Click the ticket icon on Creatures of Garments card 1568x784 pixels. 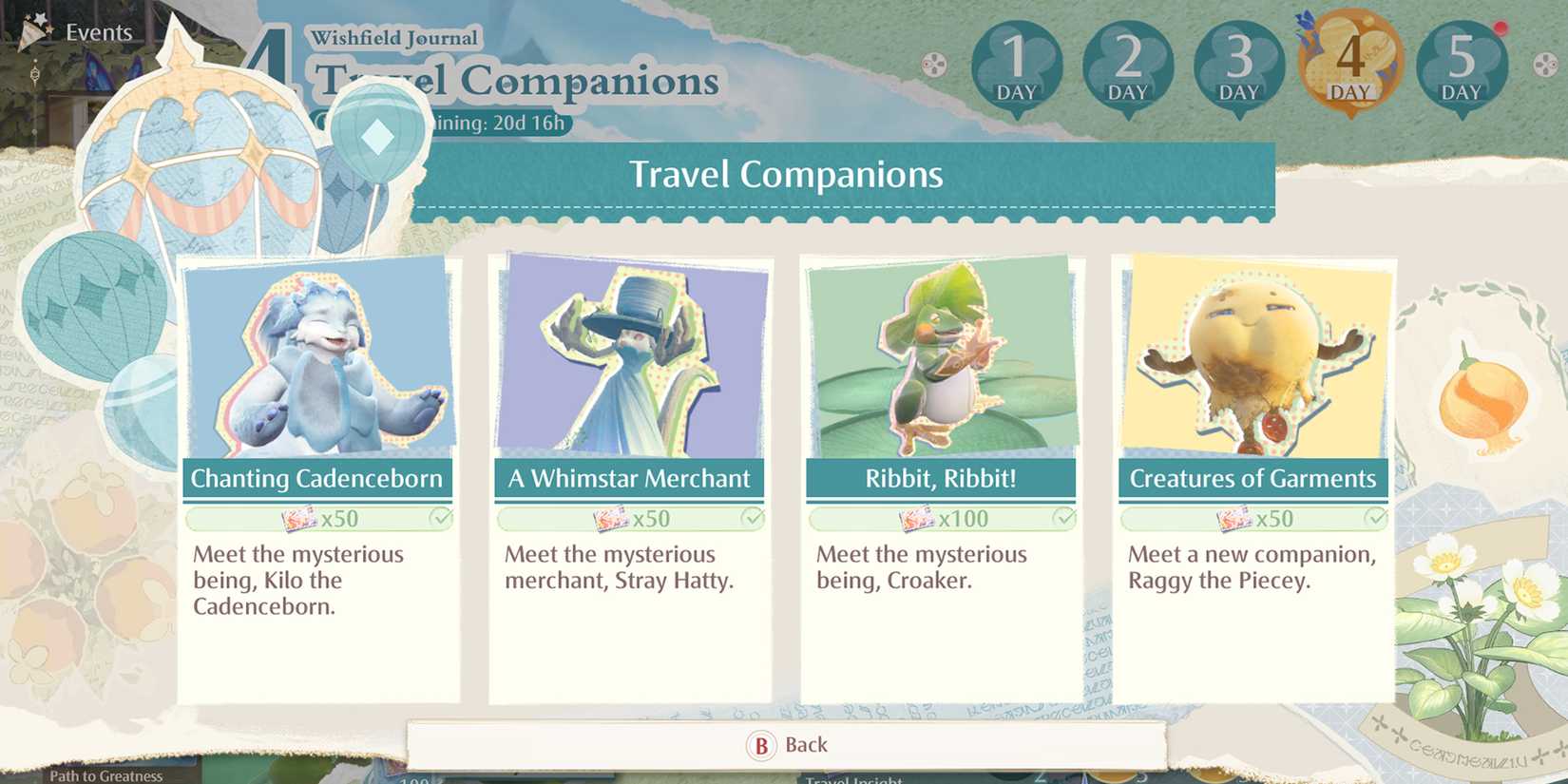pyautogui.click(x=1233, y=519)
